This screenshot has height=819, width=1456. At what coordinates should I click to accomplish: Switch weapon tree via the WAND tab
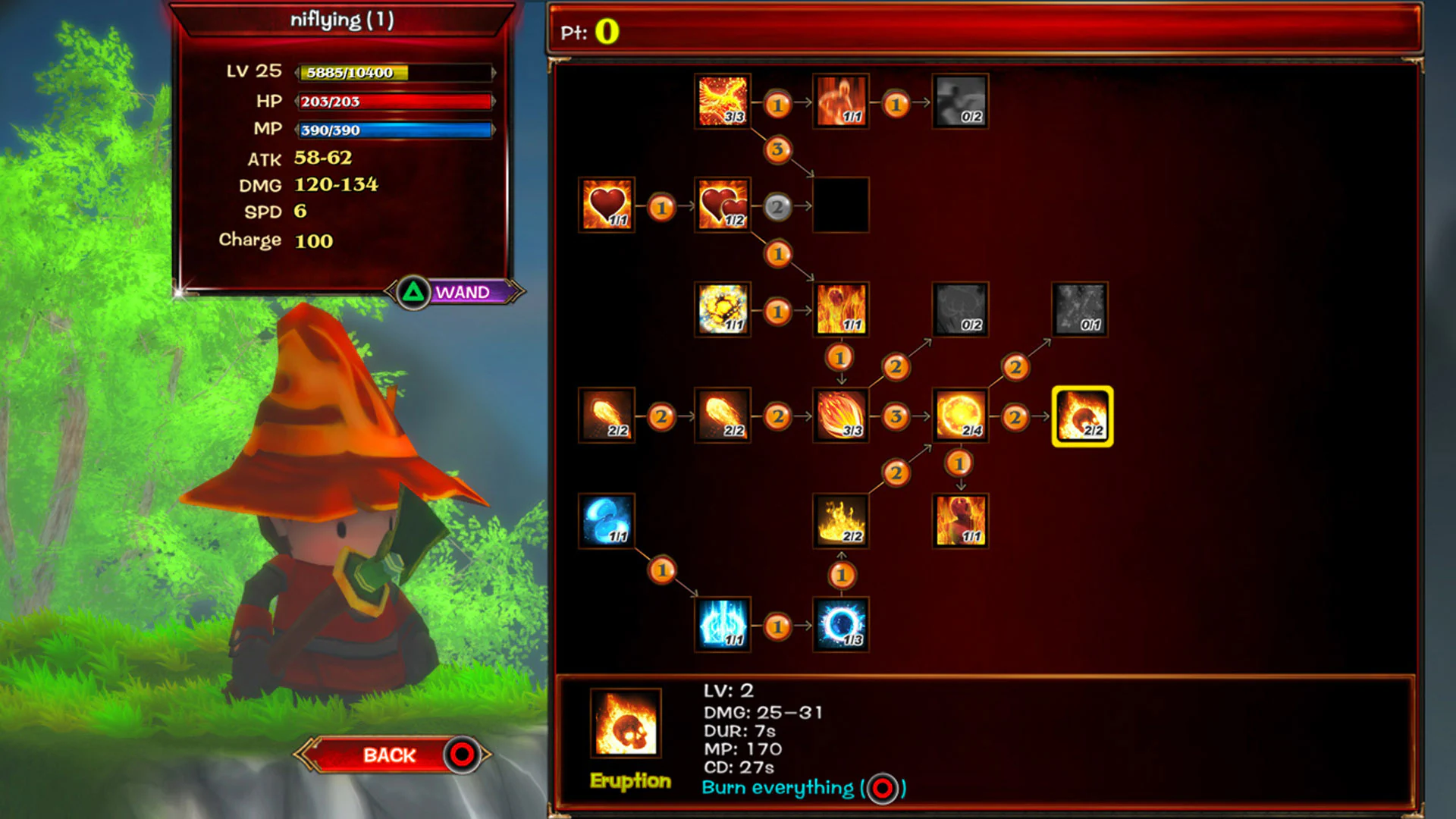[x=463, y=290]
